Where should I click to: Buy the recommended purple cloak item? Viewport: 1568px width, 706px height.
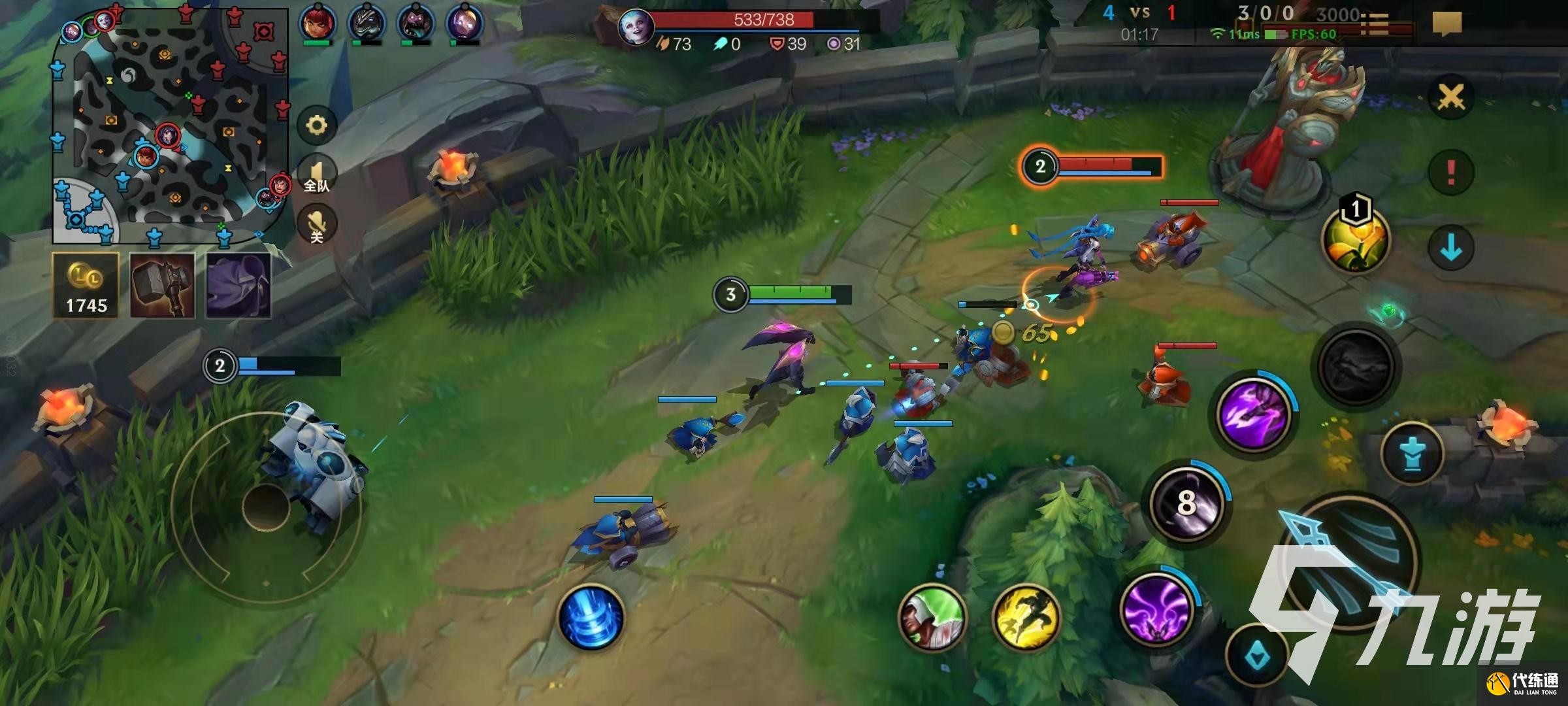[238, 286]
